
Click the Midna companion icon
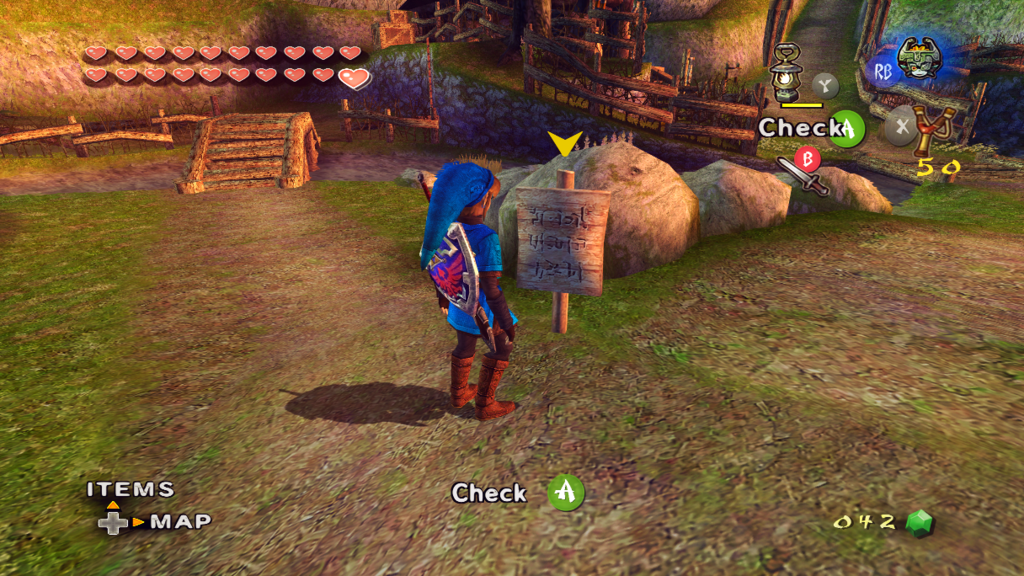(x=919, y=60)
